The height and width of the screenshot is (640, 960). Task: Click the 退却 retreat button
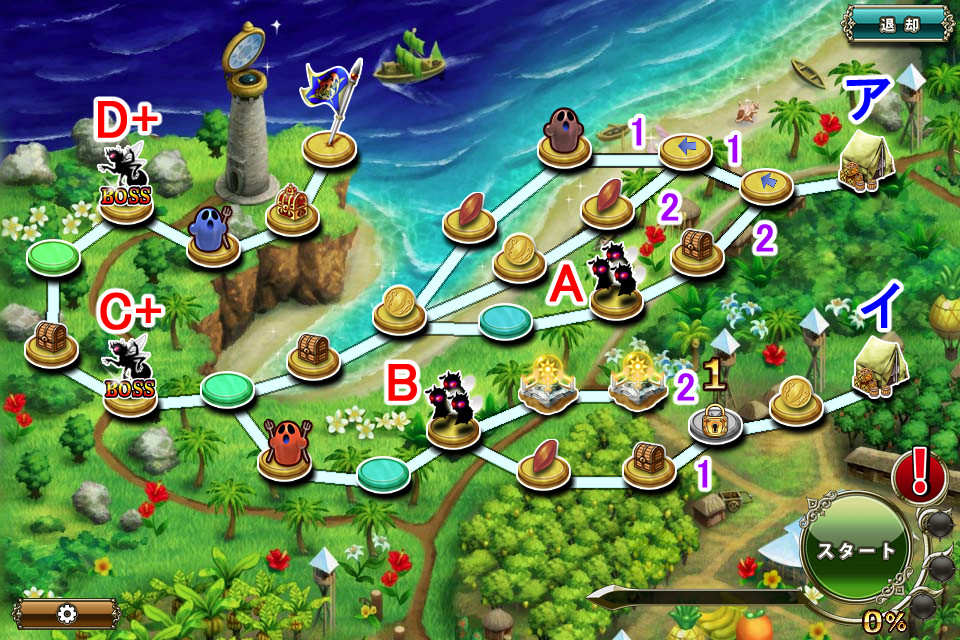click(x=897, y=23)
